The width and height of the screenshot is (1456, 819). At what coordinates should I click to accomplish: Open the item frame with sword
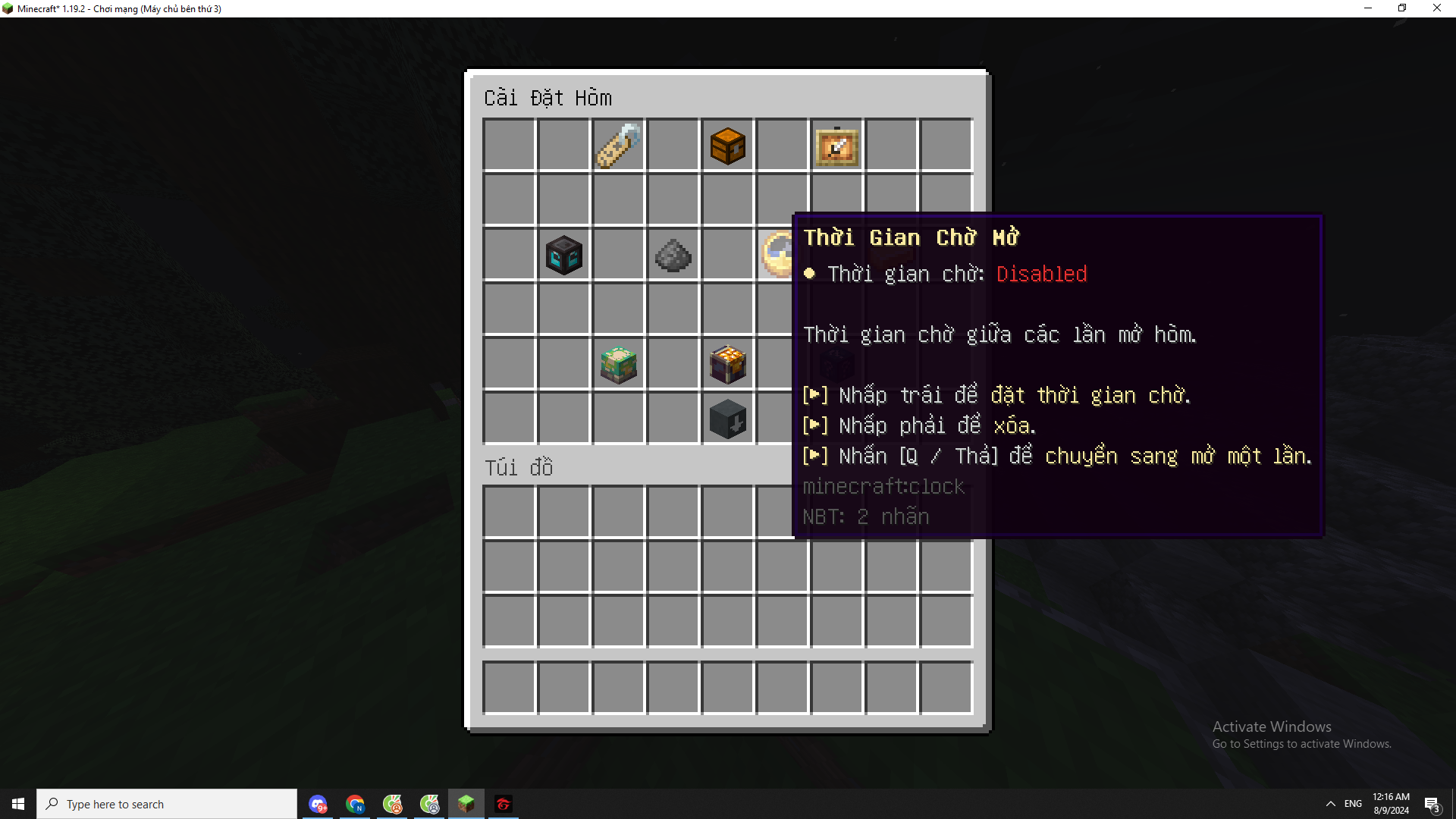pyautogui.click(x=836, y=146)
